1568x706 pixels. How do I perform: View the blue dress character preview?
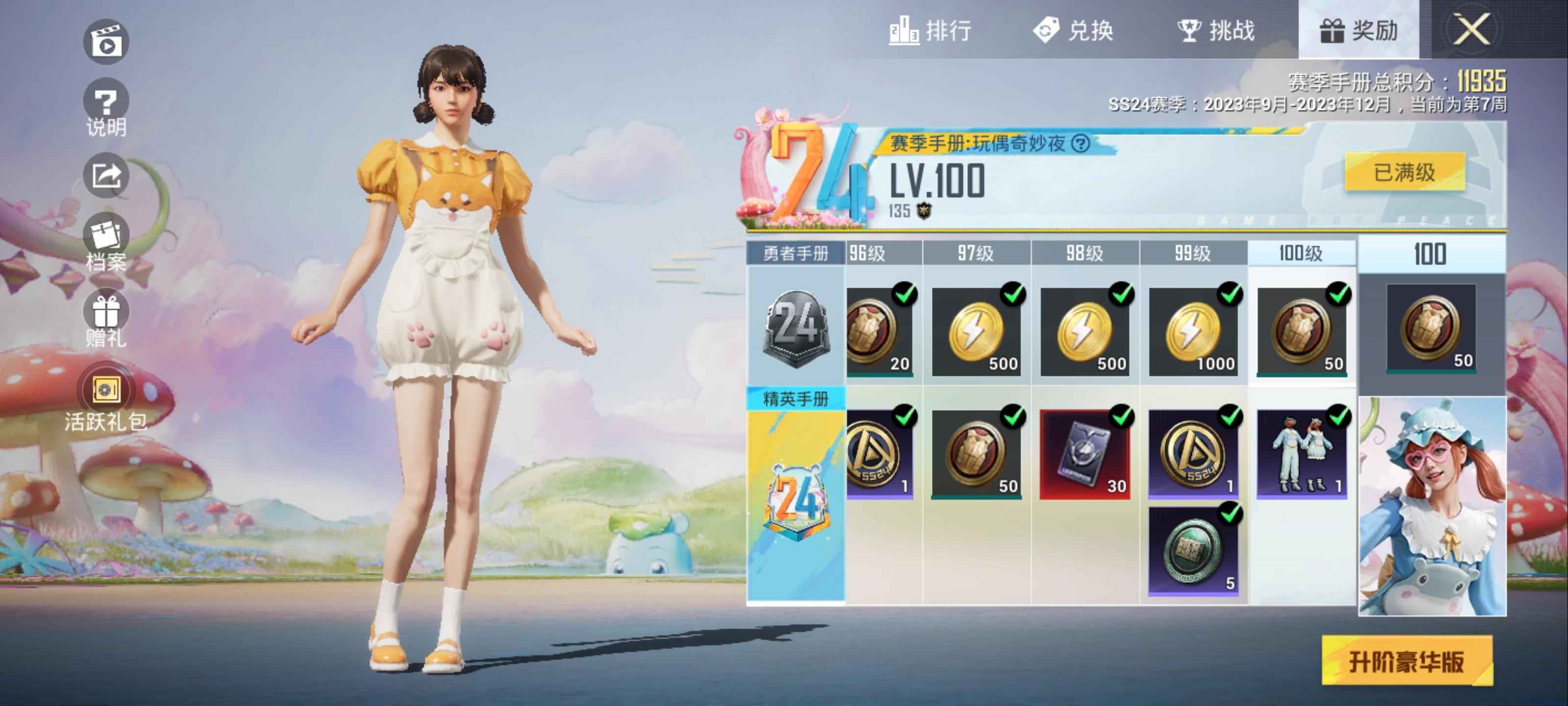tap(1432, 505)
